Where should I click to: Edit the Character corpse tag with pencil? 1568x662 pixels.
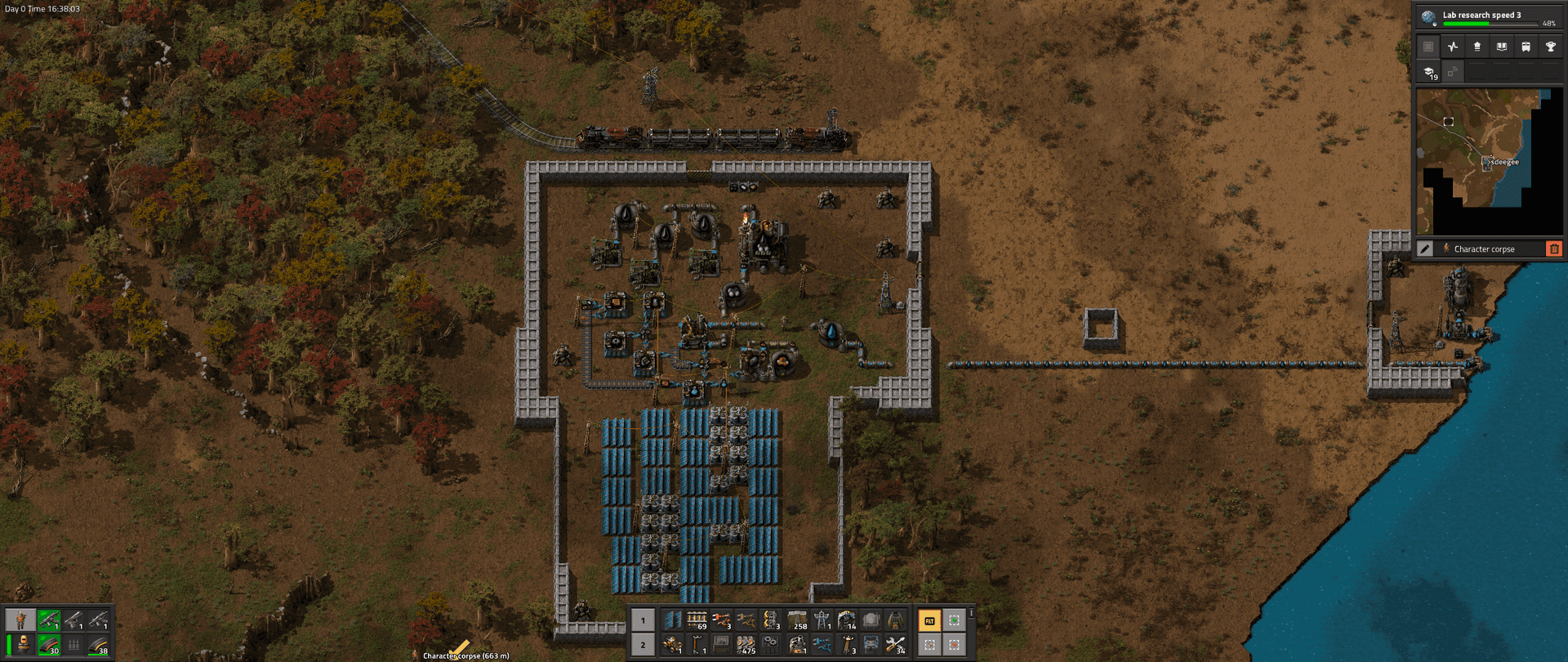click(x=1425, y=248)
